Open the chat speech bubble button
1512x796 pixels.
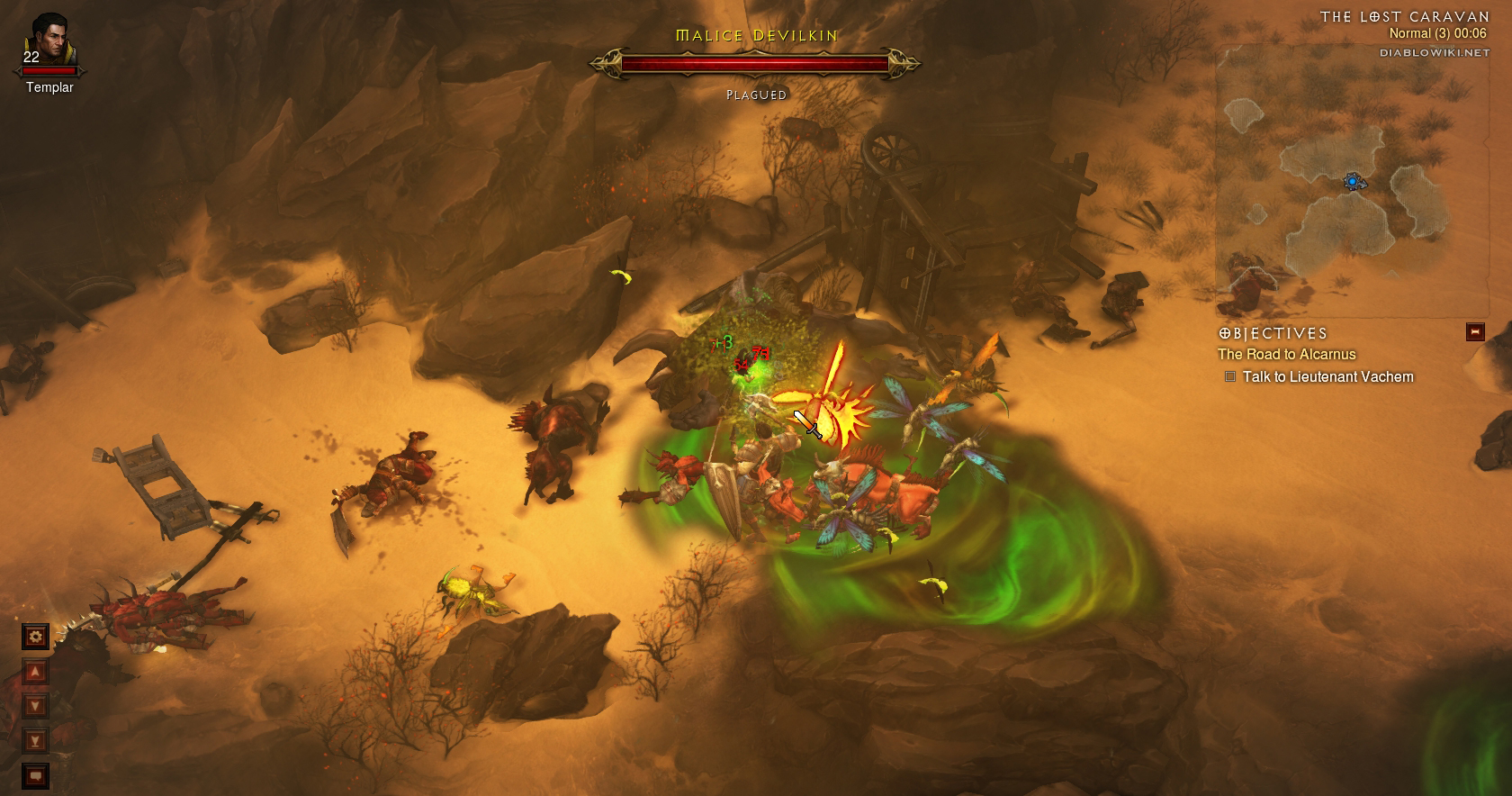tap(35, 775)
